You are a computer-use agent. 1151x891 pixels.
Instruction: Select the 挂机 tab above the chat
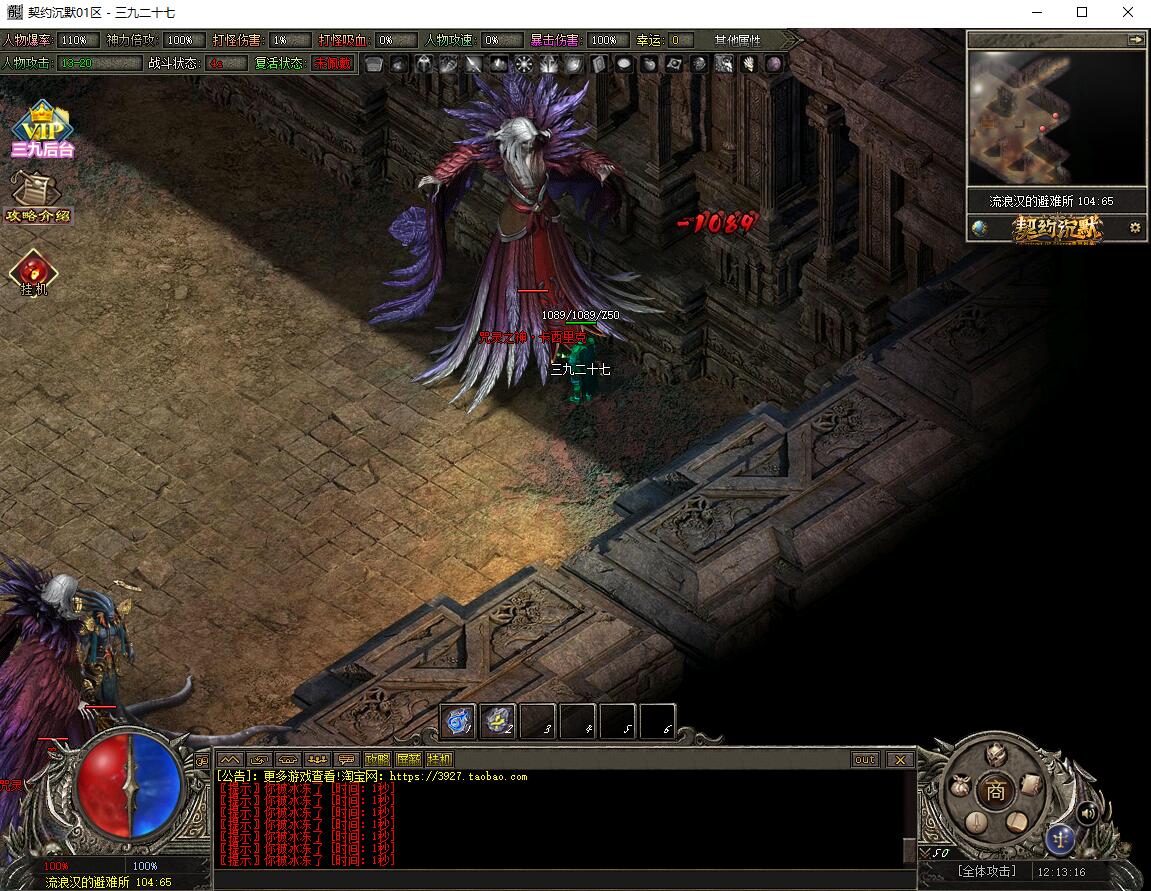point(439,759)
